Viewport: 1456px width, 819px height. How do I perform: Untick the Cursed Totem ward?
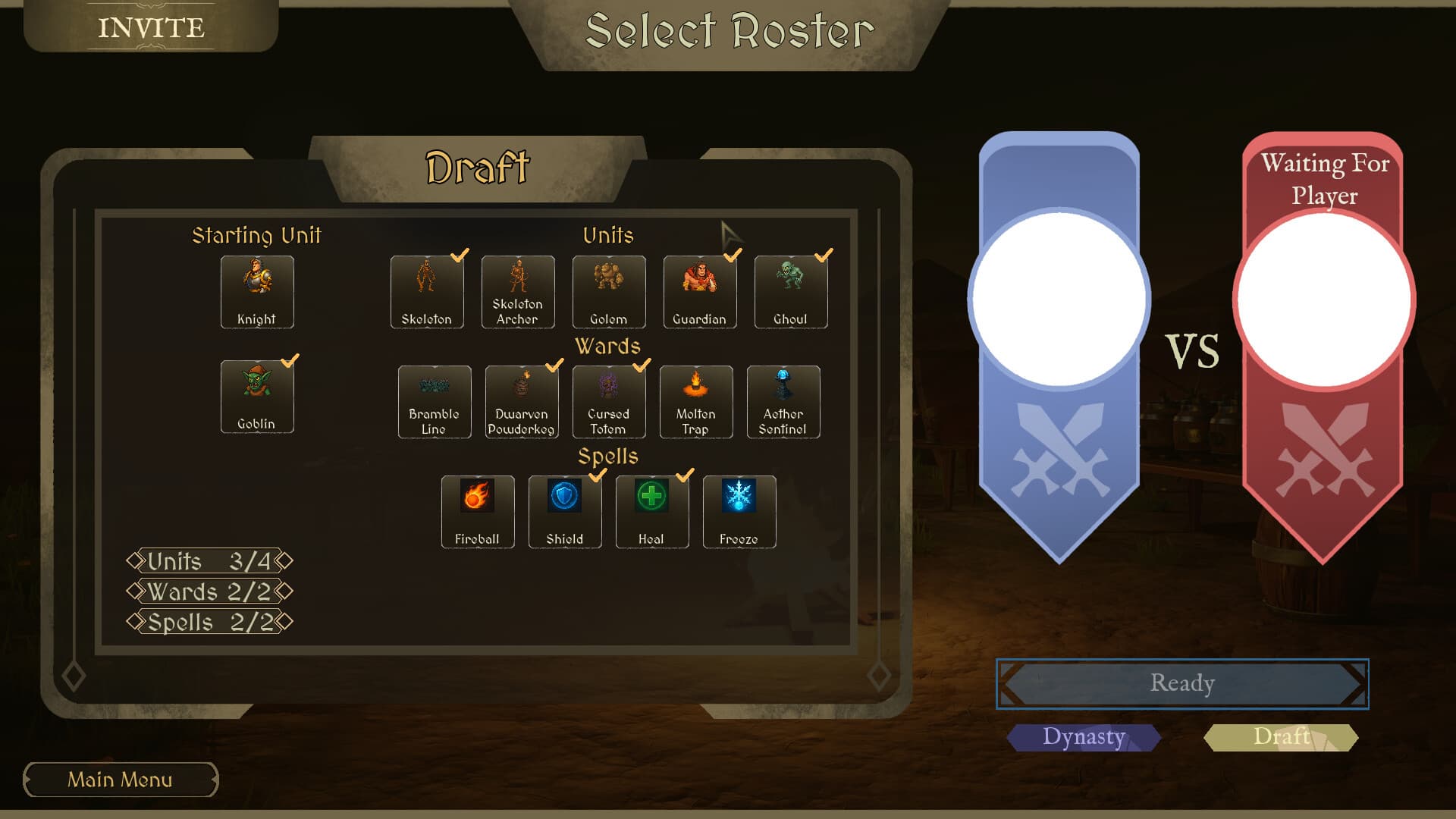point(608,402)
